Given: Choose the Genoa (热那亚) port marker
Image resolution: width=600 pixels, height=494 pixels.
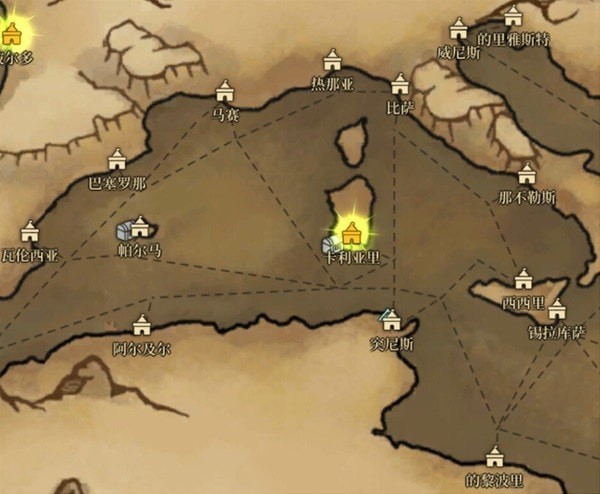Looking at the screenshot, I should click(x=332, y=61).
